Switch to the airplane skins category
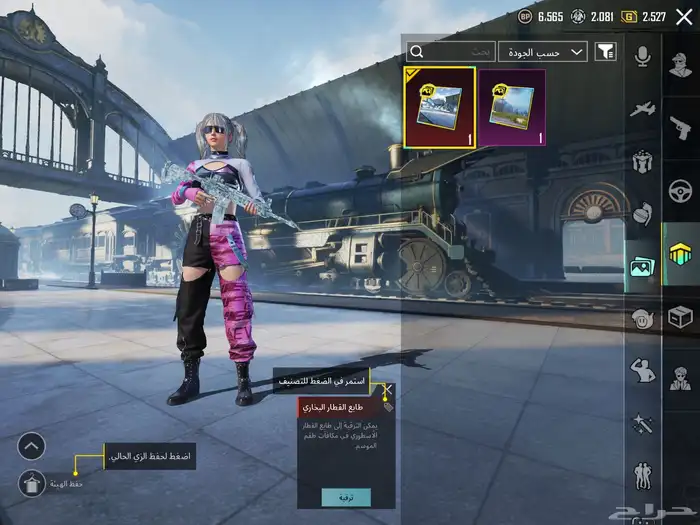Image resolution: width=700 pixels, height=525 pixels. pos(643,108)
